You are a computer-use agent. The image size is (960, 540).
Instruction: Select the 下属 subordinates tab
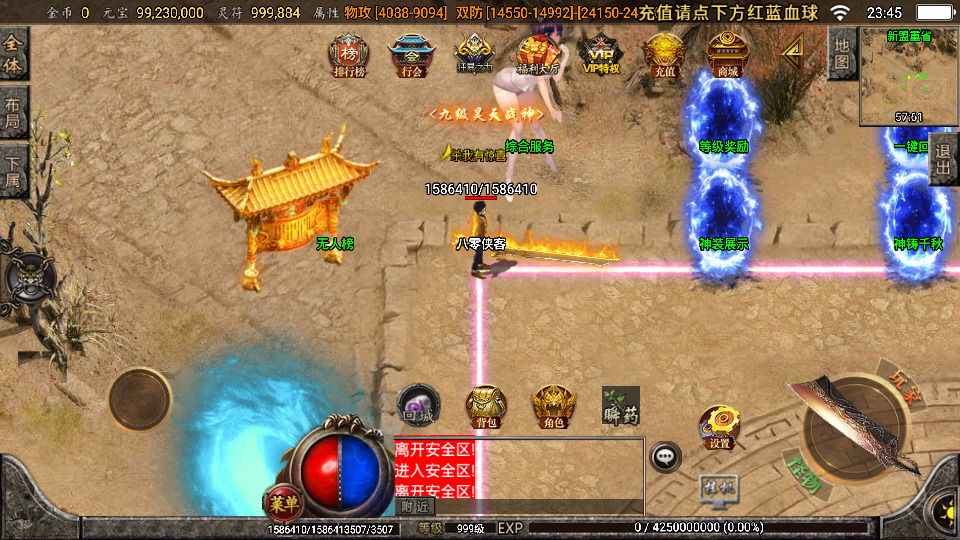(13, 170)
